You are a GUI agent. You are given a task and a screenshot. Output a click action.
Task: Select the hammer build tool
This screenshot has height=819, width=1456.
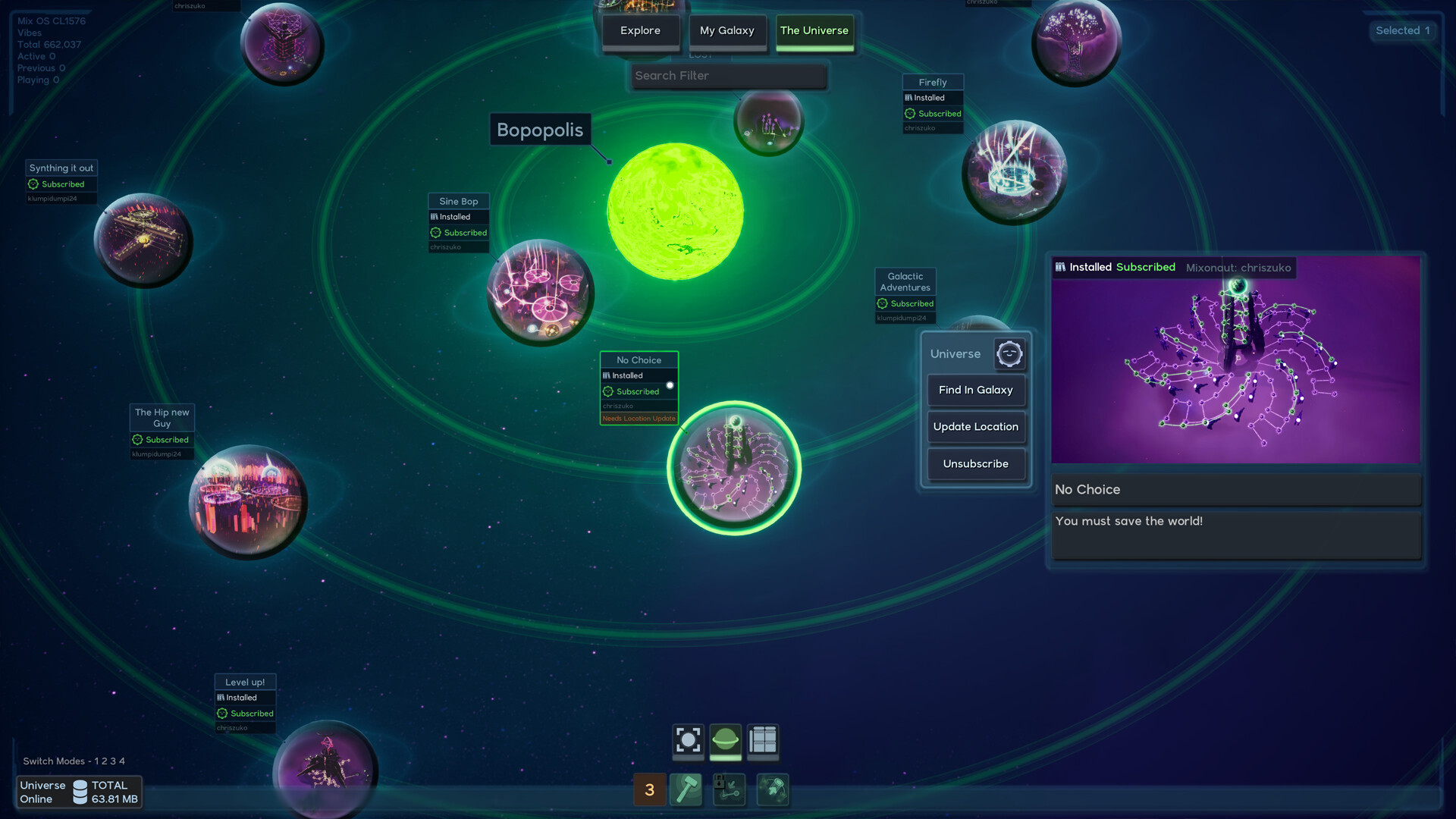click(686, 789)
